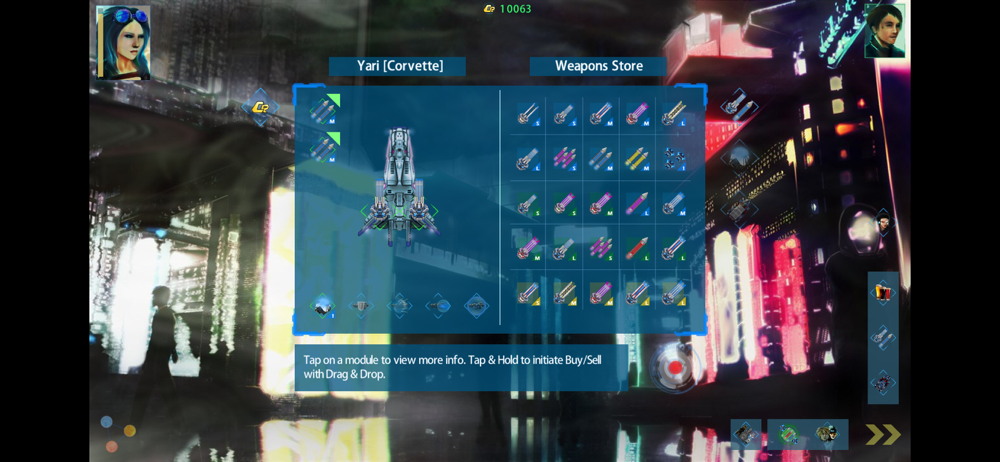Select the green globe icon in bottom bar
The width and height of the screenshot is (1000, 462).
click(787, 434)
